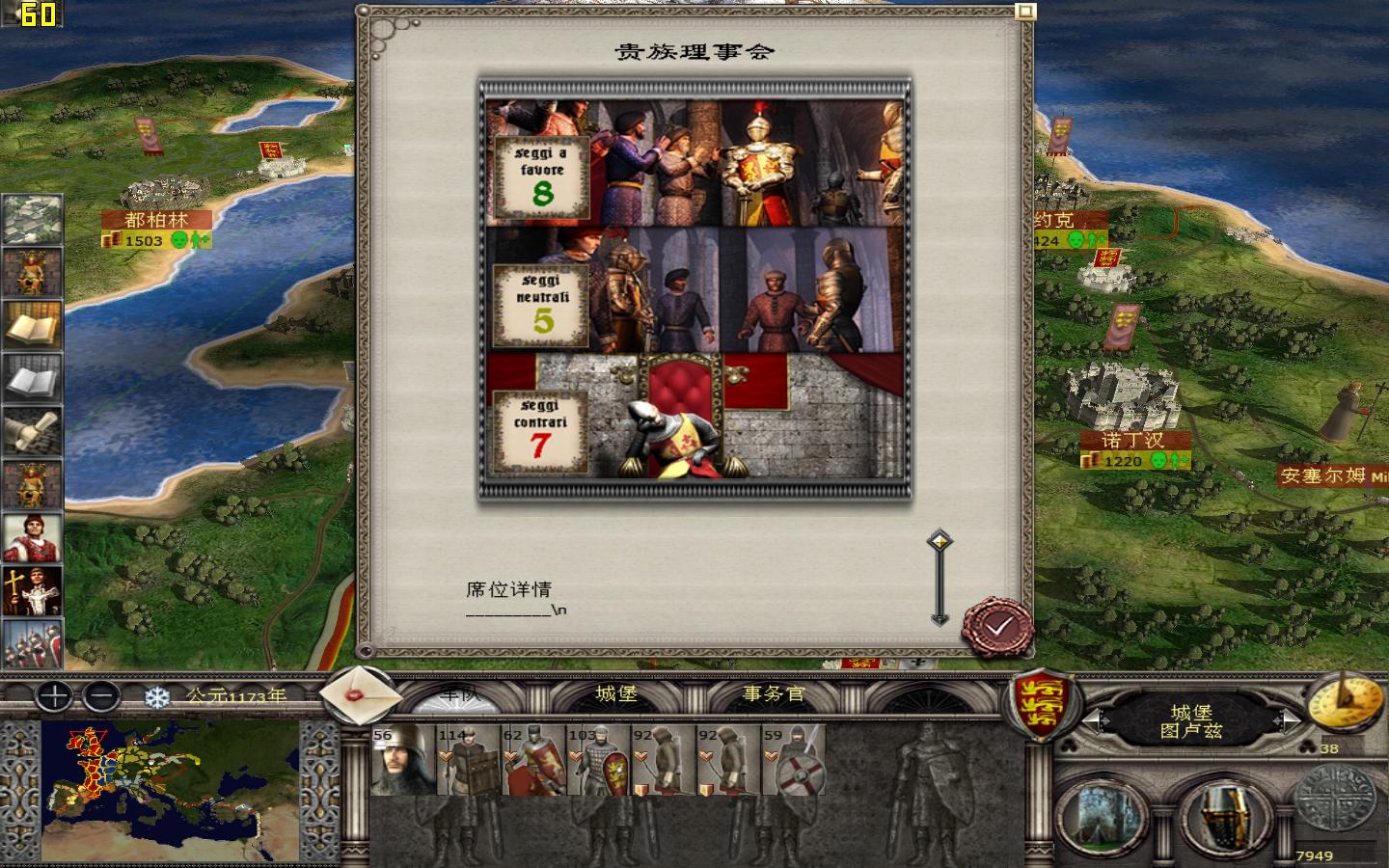Open the faction rankings book icon
The height and width of the screenshot is (868, 1389).
pos(32,326)
